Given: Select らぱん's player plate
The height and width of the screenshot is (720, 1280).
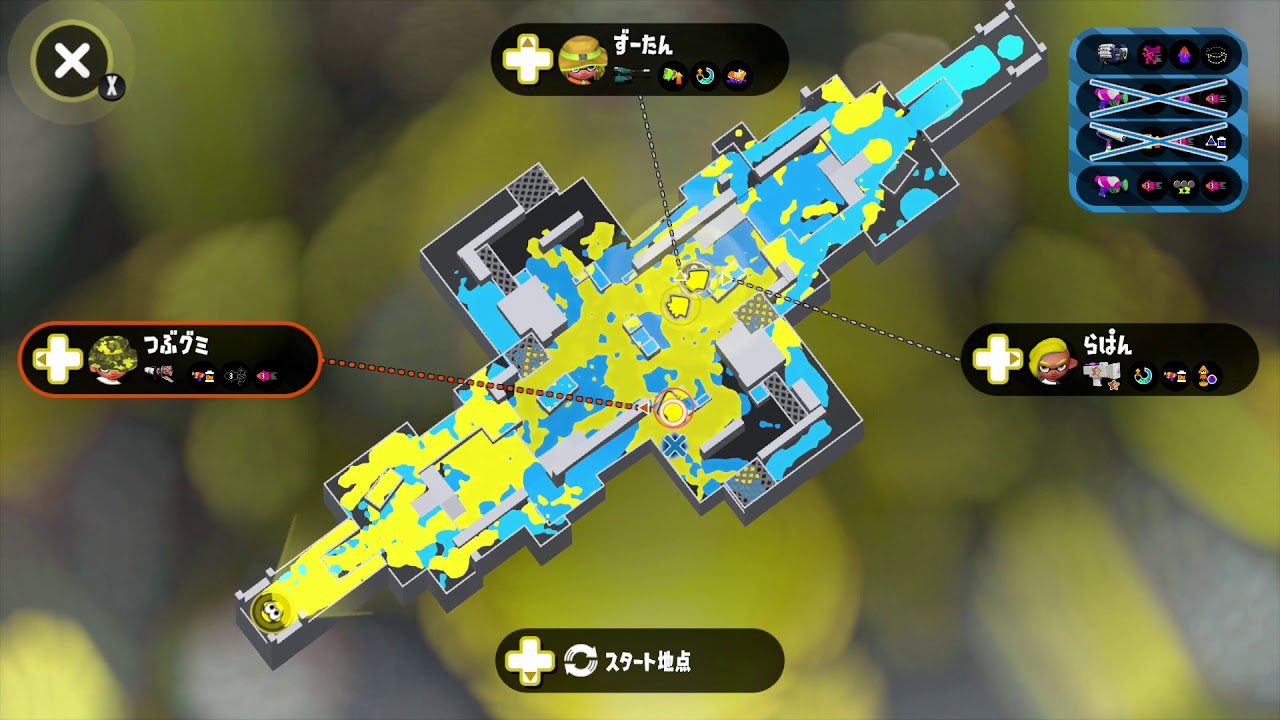Looking at the screenshot, I should [x=1110, y=360].
